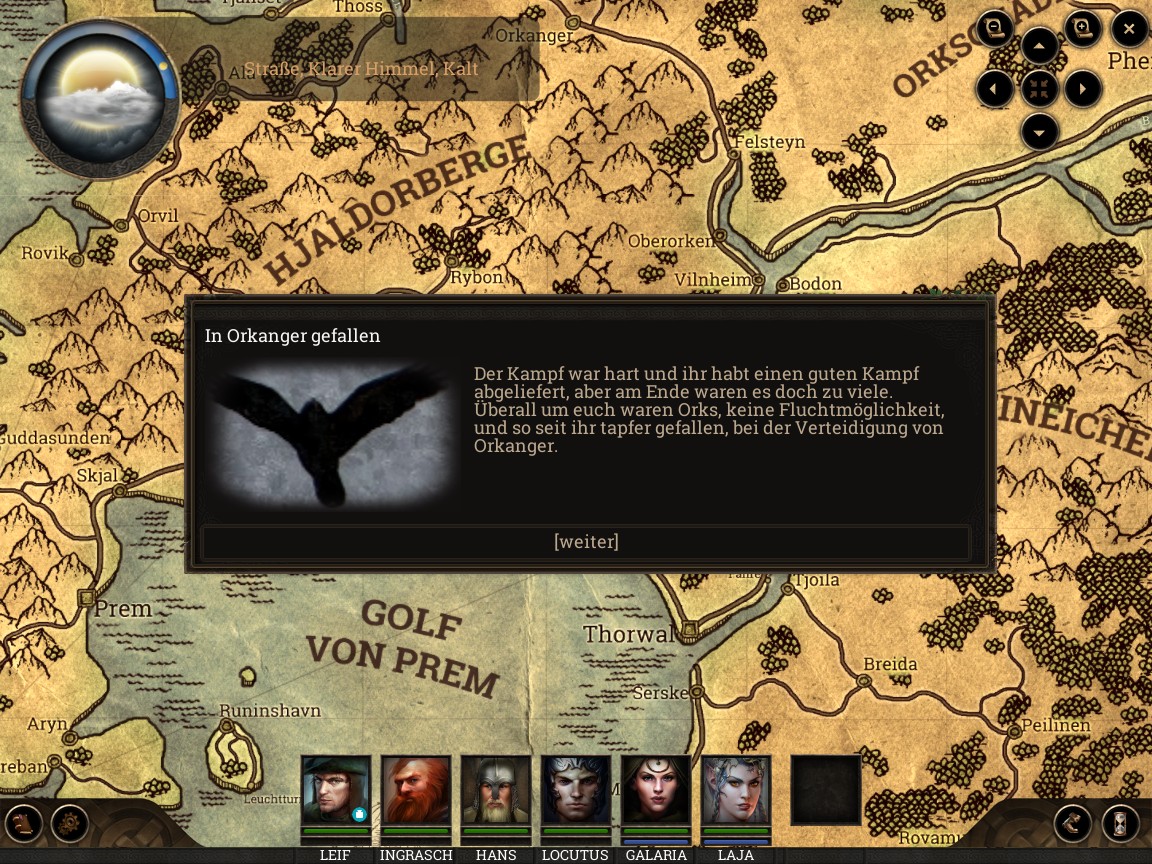Select Ingrasch's character portrait
The width and height of the screenshot is (1152, 864).
tap(415, 790)
